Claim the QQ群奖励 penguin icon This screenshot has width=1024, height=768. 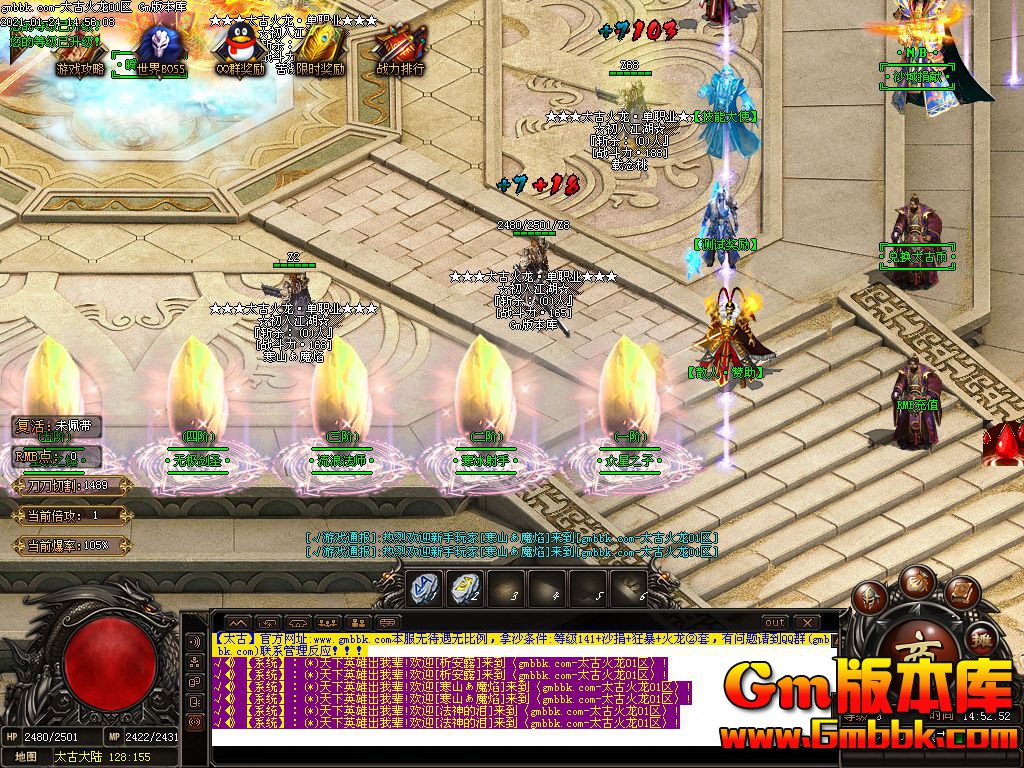pos(239,49)
